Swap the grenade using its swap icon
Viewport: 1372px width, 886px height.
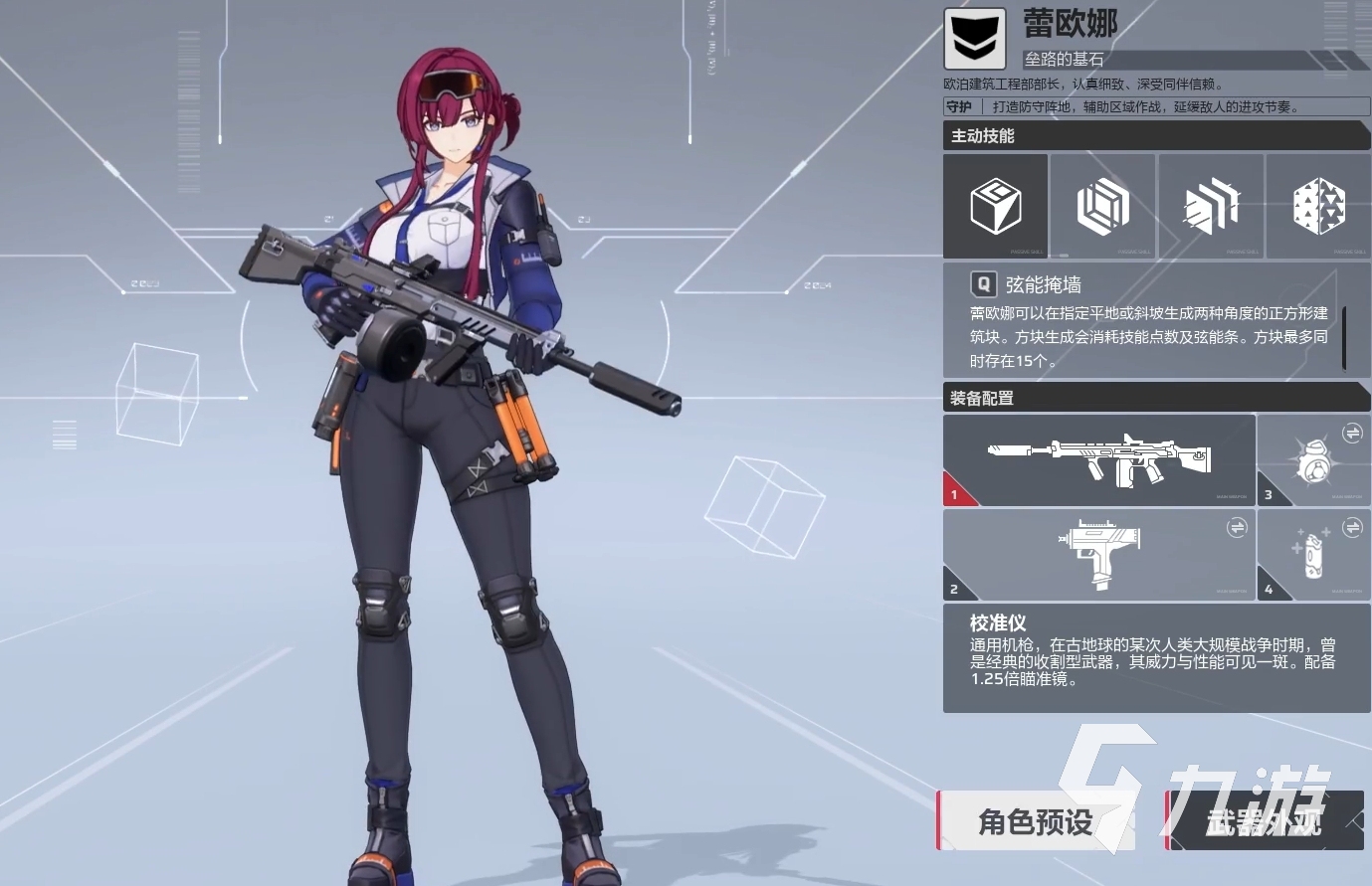click(x=1352, y=433)
